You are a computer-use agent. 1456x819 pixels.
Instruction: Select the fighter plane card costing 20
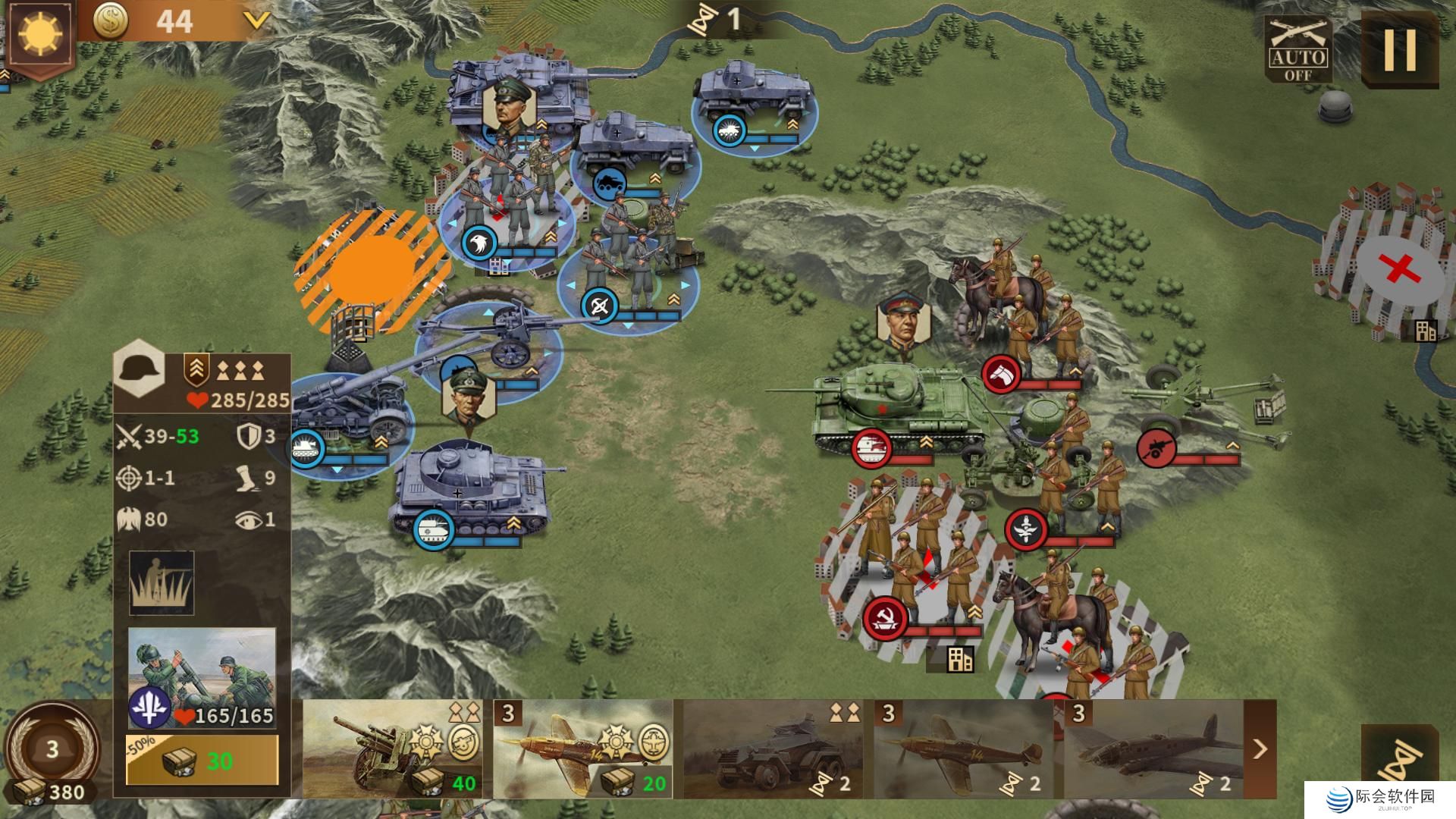[582, 749]
